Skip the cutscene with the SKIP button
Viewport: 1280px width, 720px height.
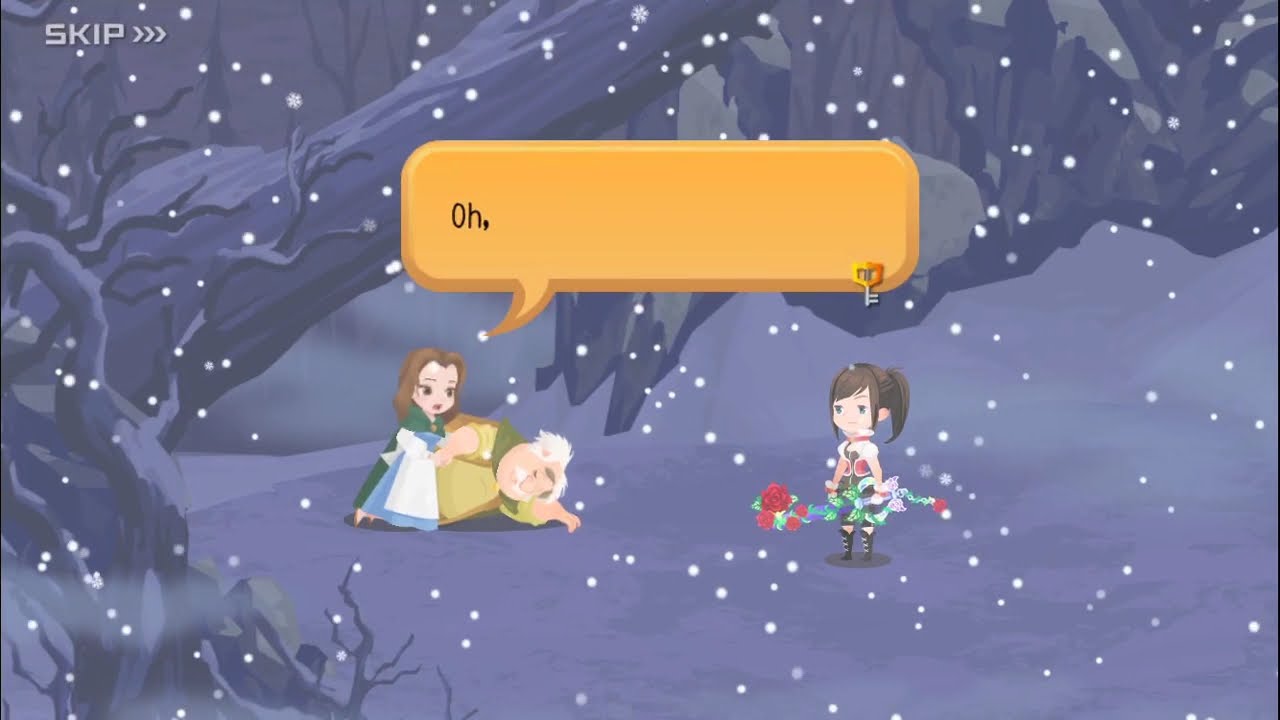pos(105,35)
